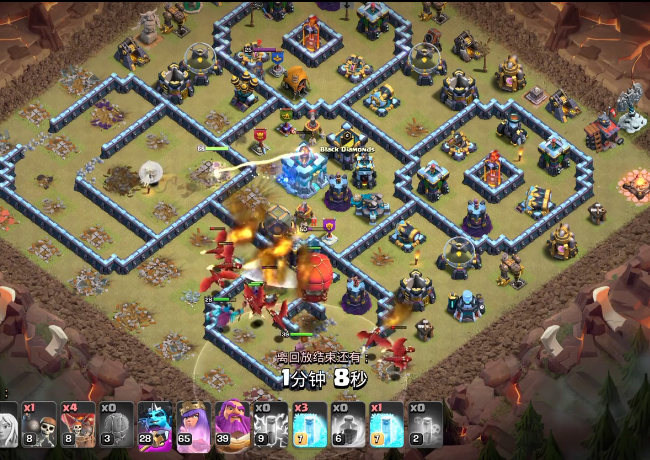Select the Wall Breaker troop slot
650x460 pixels.
pos(39,423)
